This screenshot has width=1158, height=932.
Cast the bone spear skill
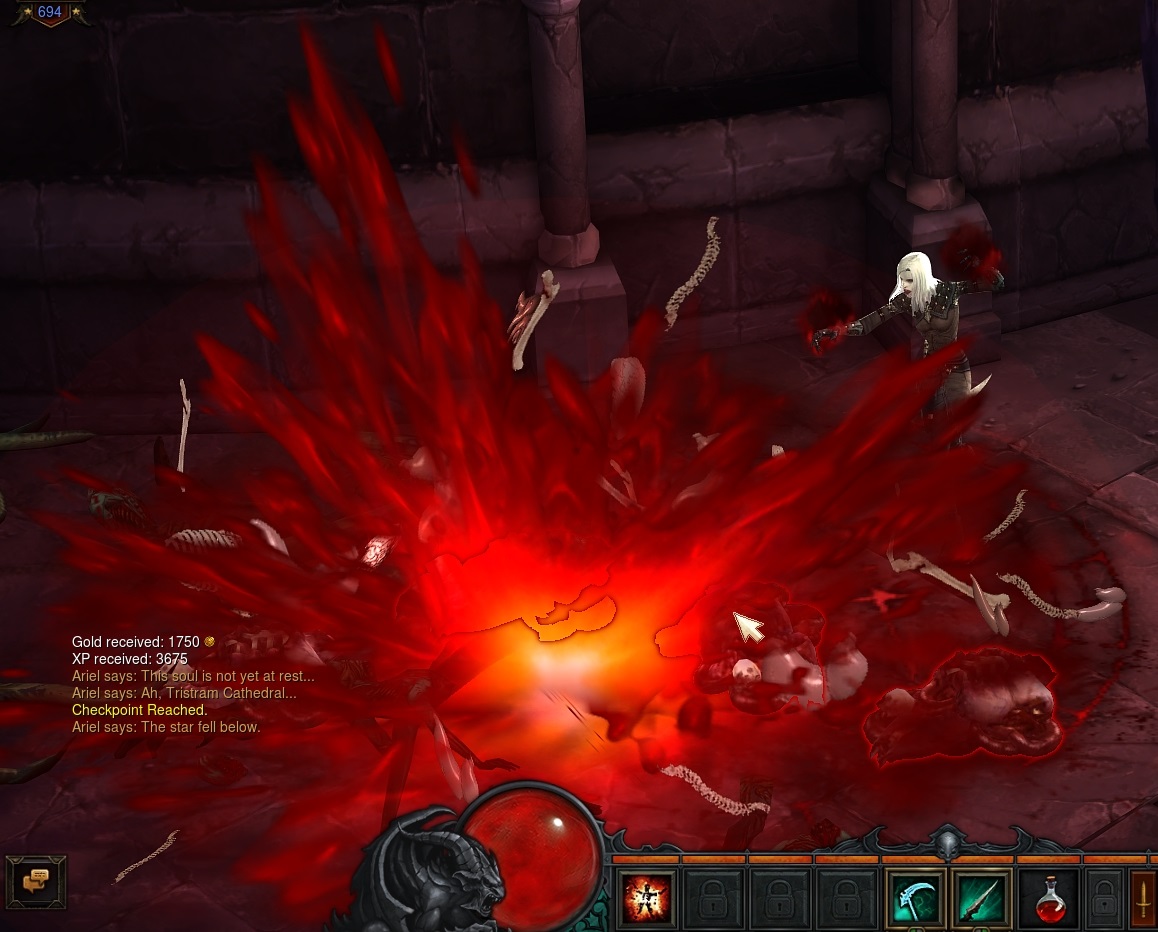981,898
